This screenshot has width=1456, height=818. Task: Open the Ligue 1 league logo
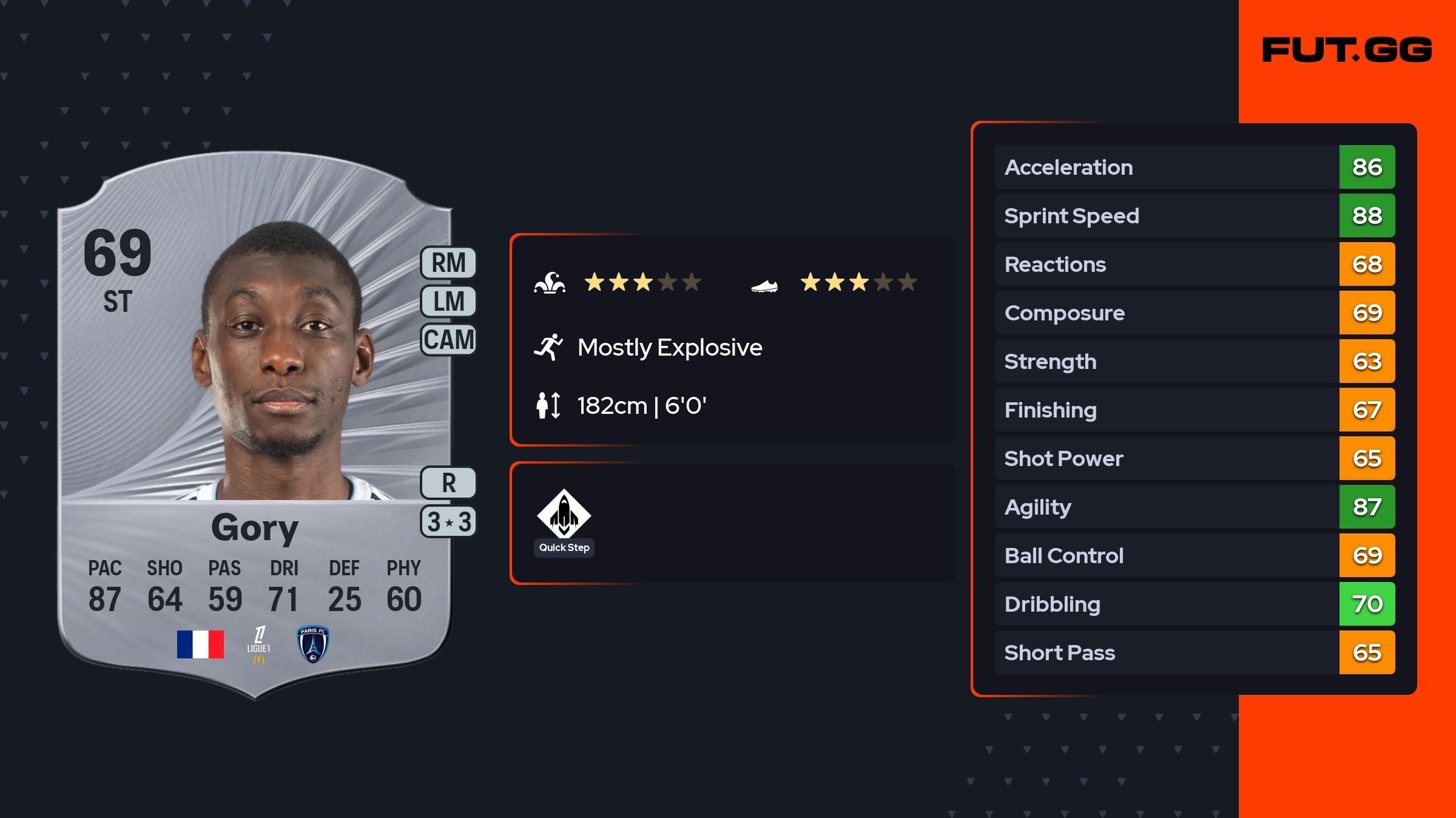point(259,644)
